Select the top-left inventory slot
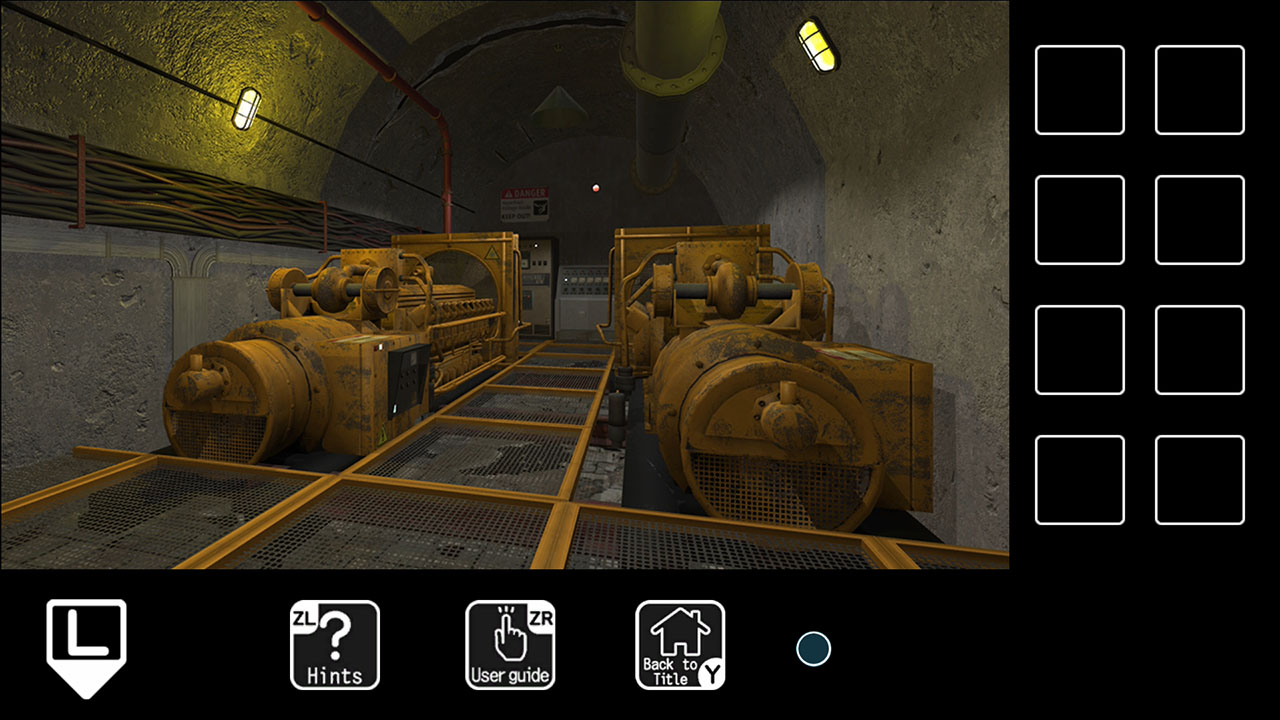 click(x=1080, y=88)
